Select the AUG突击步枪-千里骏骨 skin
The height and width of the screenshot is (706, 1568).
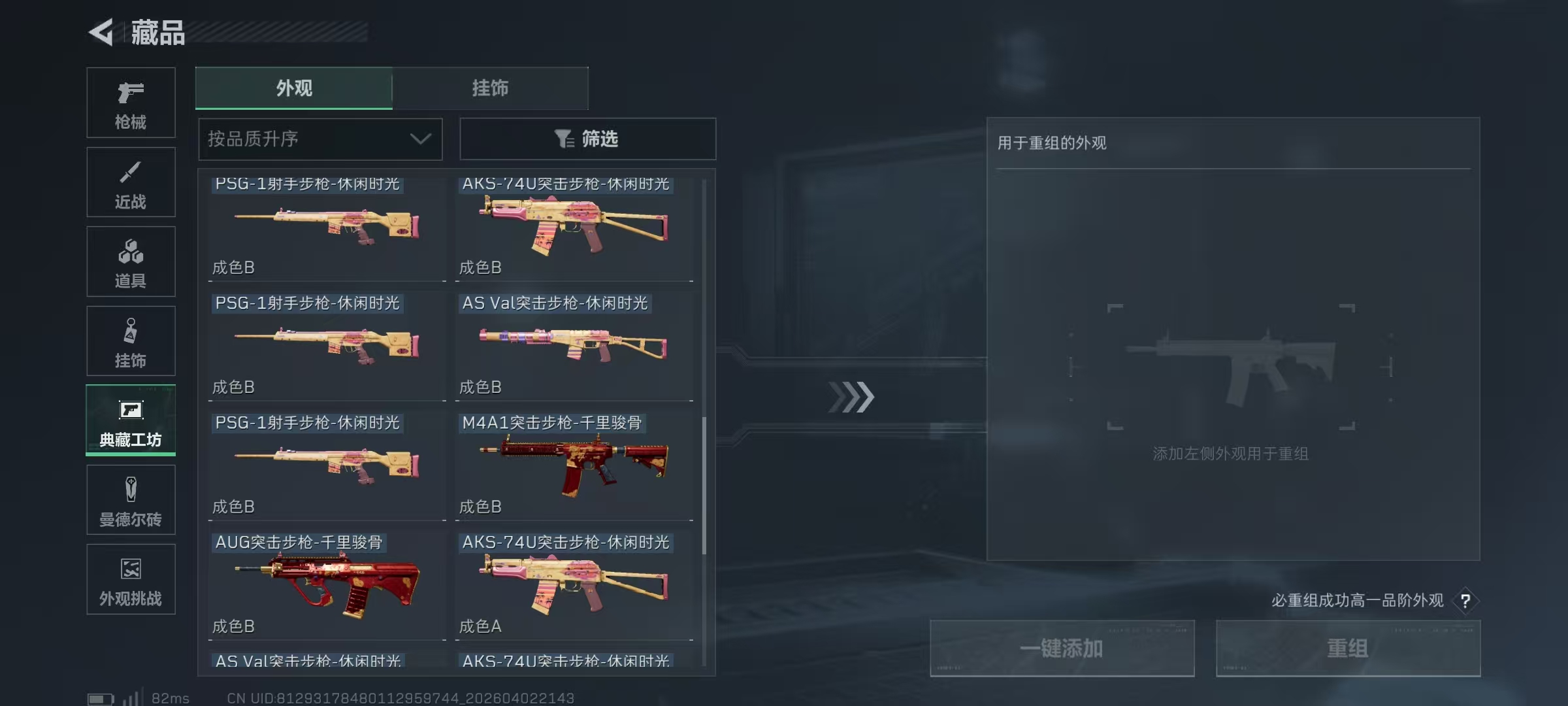point(327,584)
